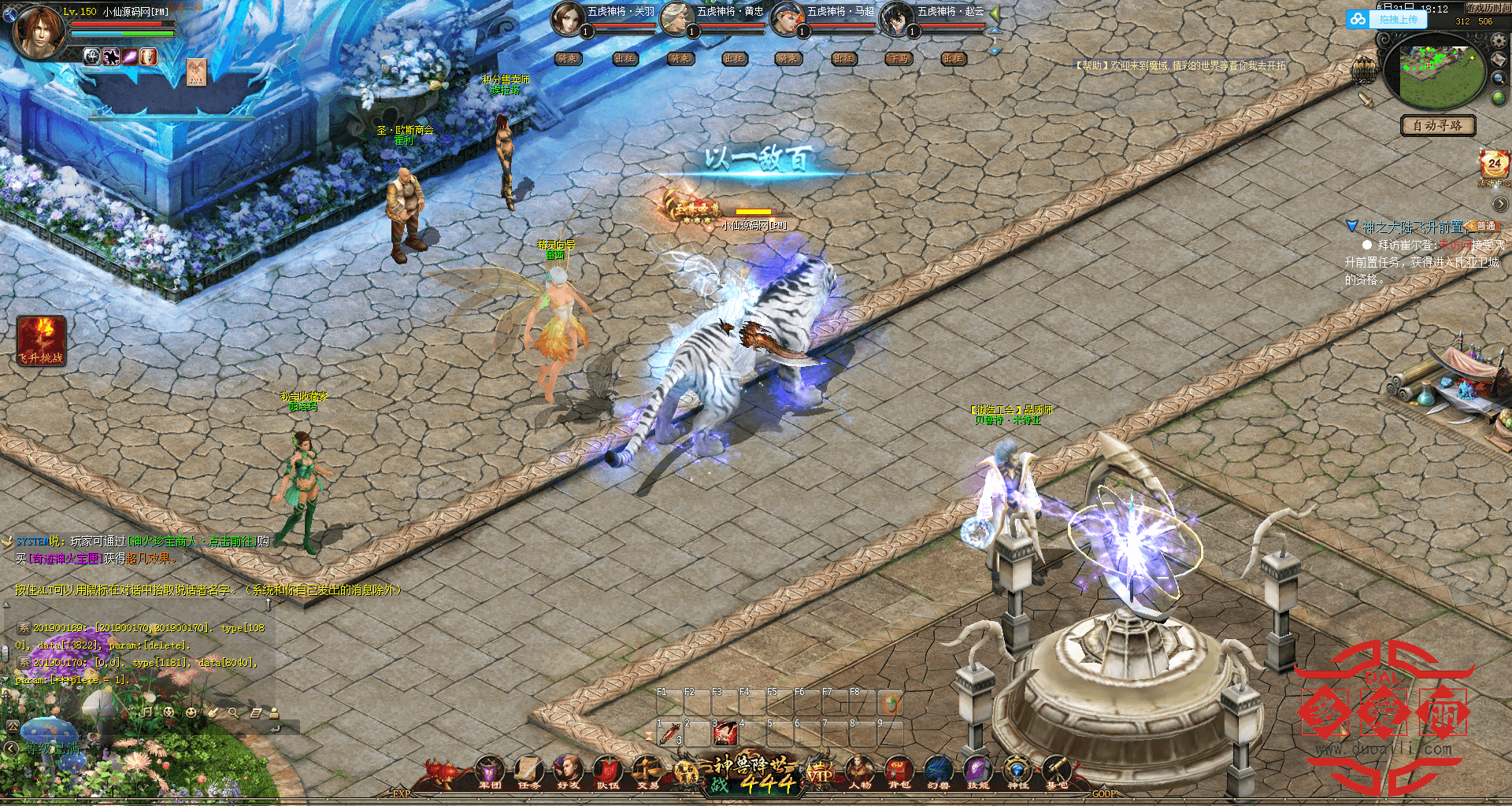Open the VIP crown panel

pos(820,773)
